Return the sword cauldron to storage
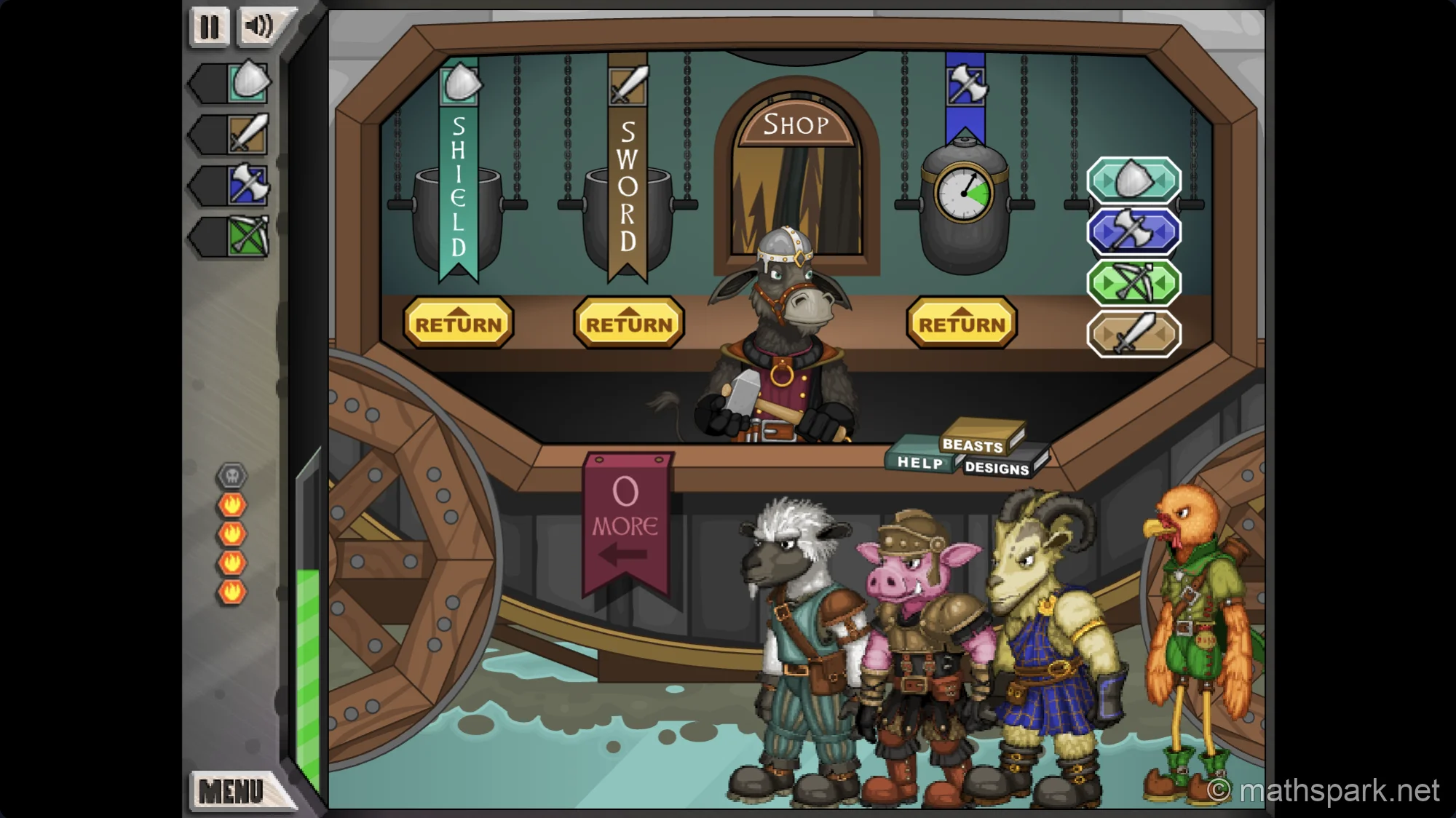The width and height of the screenshot is (1456, 818). (x=629, y=323)
